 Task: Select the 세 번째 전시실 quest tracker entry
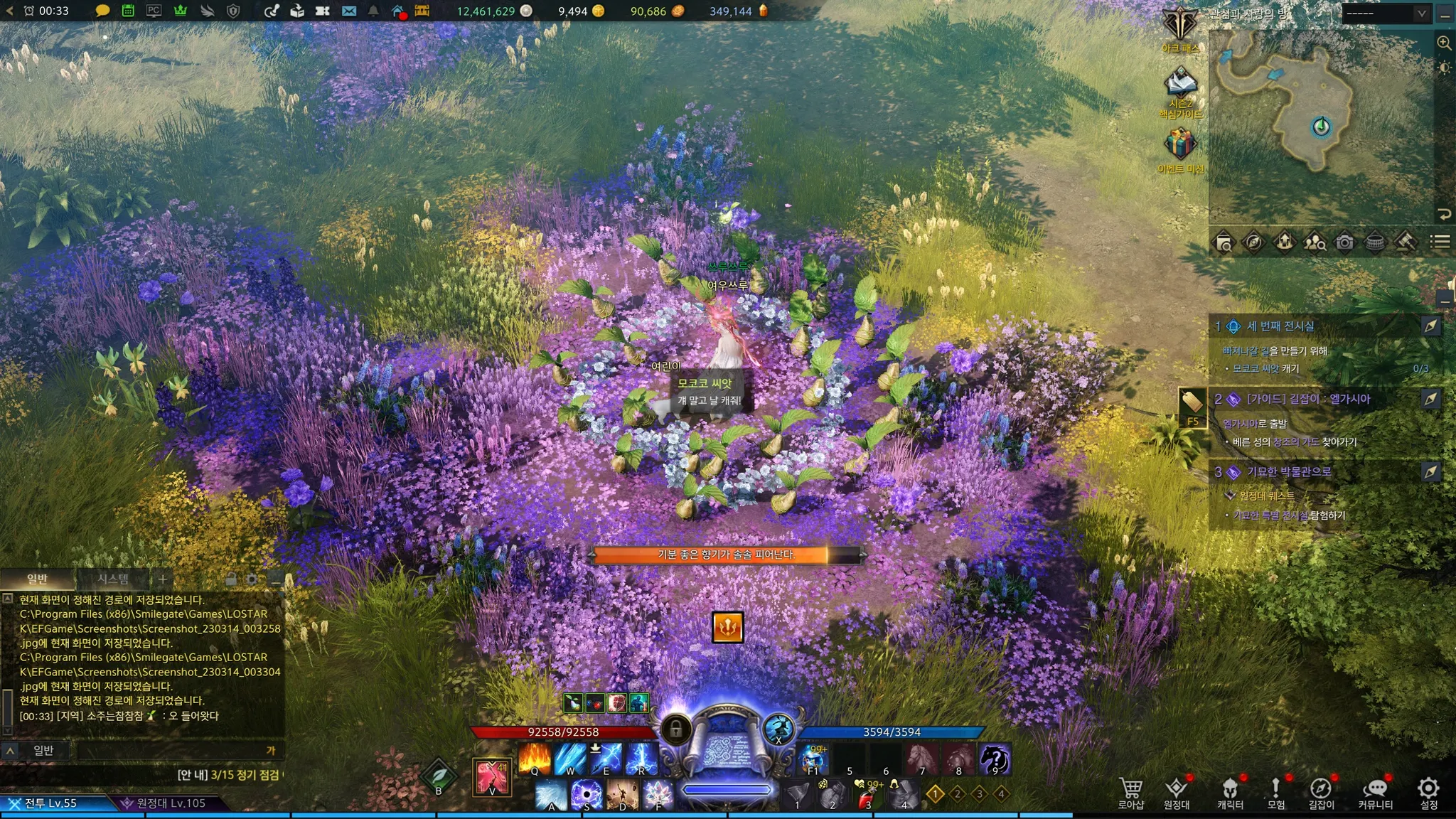(x=1280, y=326)
